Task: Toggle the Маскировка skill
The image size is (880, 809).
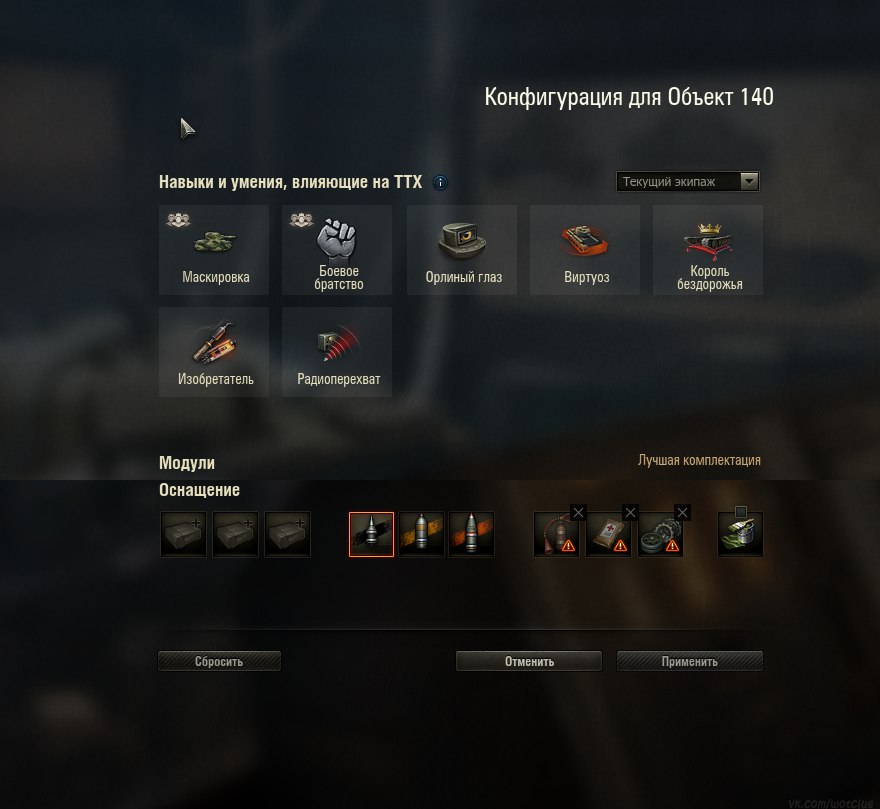Action: click(x=214, y=250)
